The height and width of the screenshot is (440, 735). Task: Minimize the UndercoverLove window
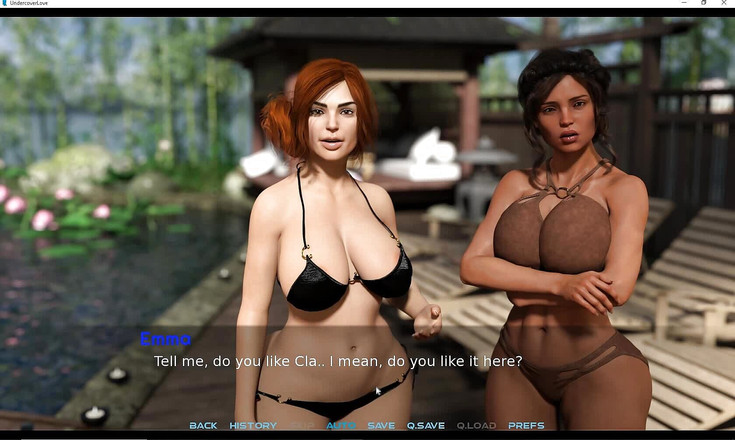pos(682,3)
